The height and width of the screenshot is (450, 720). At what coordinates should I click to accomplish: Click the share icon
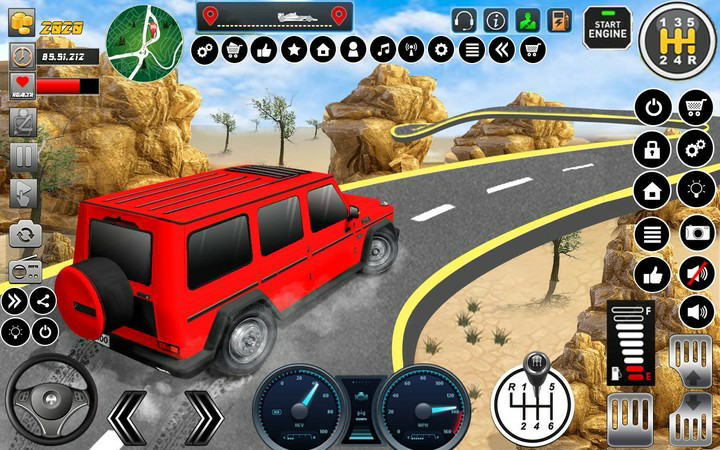tap(44, 300)
